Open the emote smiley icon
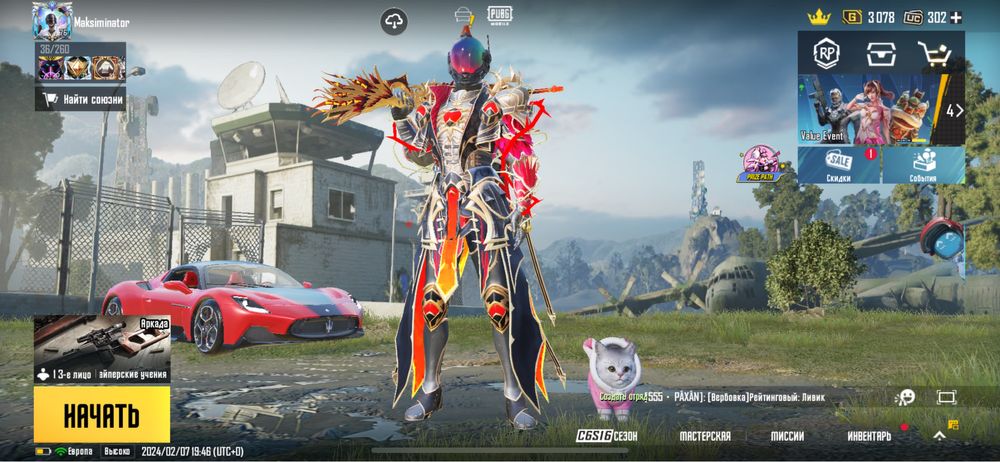 [x=906, y=397]
